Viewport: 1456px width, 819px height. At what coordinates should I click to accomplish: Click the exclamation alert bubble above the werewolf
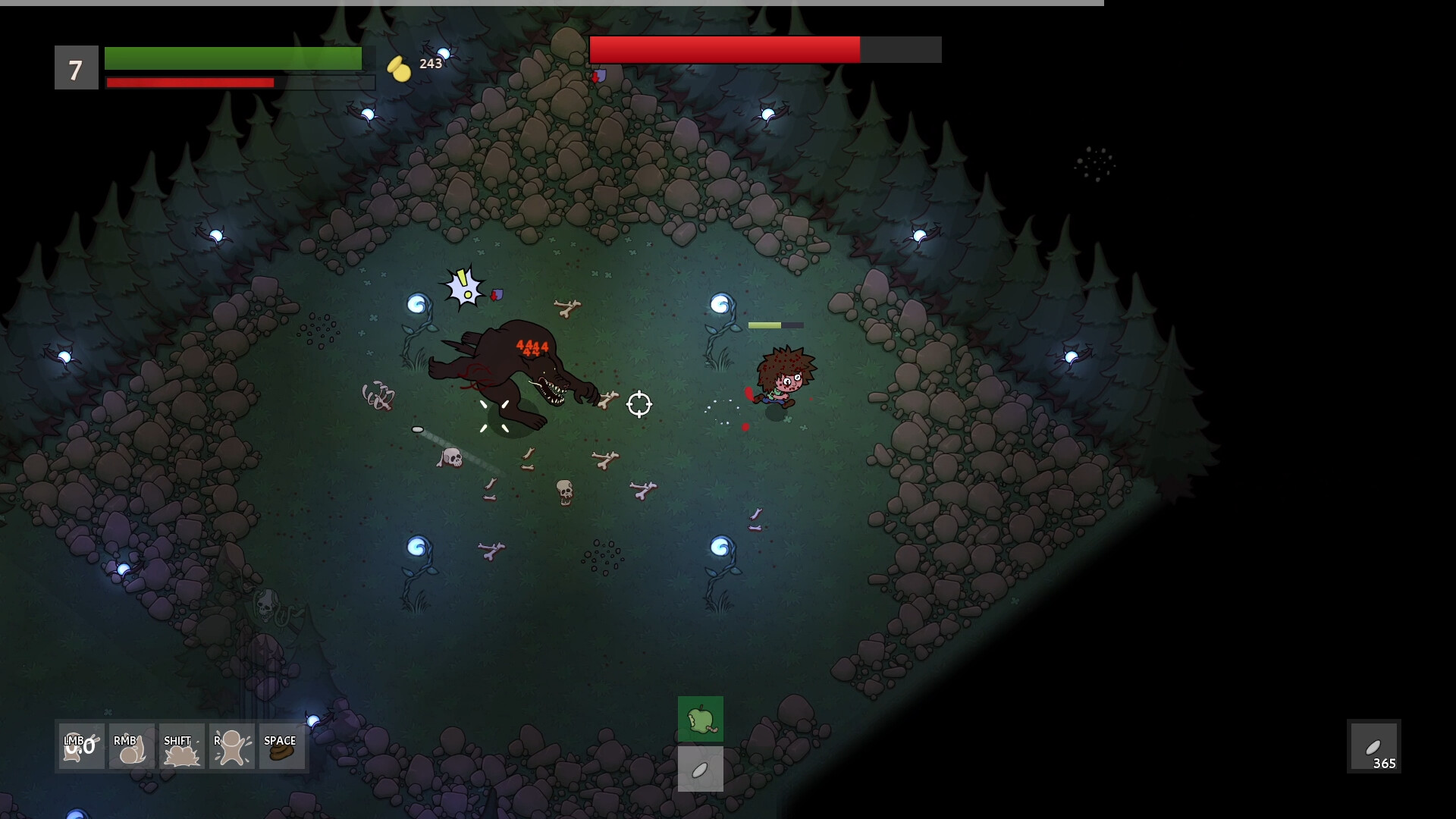(x=463, y=287)
